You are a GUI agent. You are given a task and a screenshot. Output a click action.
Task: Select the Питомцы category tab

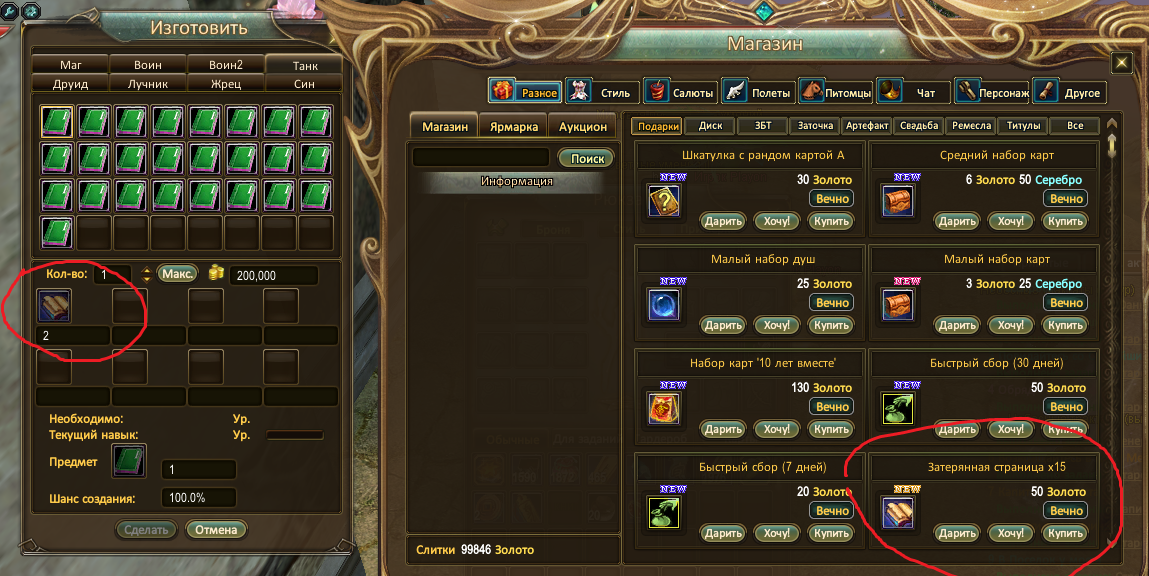click(x=836, y=93)
